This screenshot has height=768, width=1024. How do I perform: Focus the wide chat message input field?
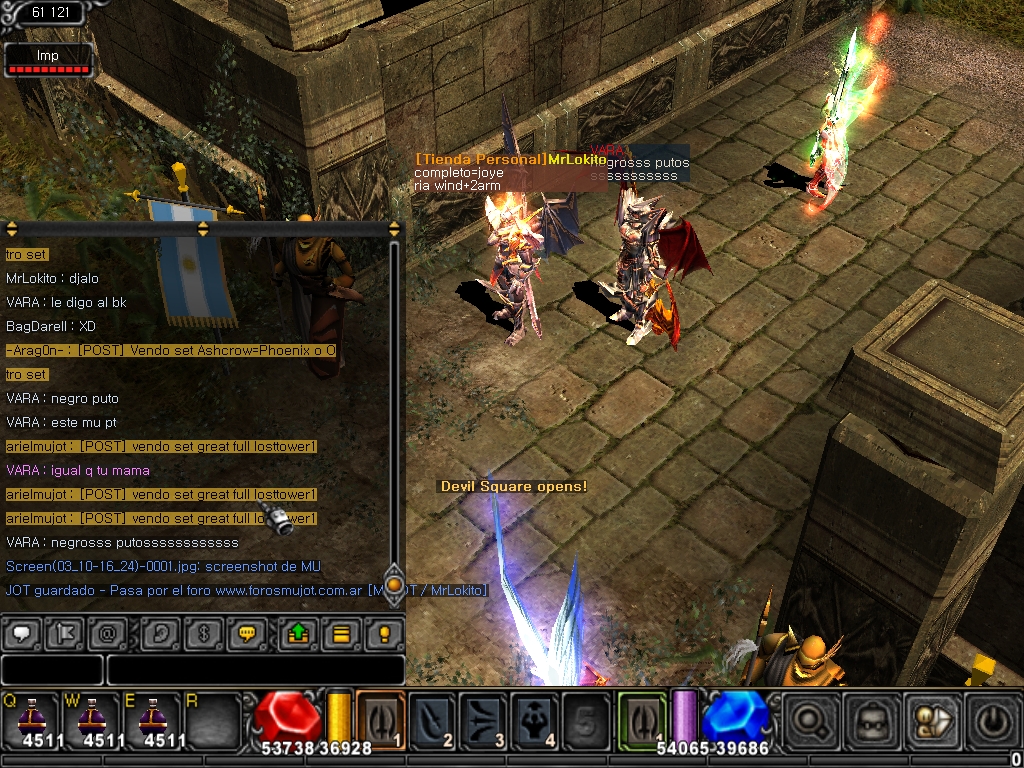(255, 669)
